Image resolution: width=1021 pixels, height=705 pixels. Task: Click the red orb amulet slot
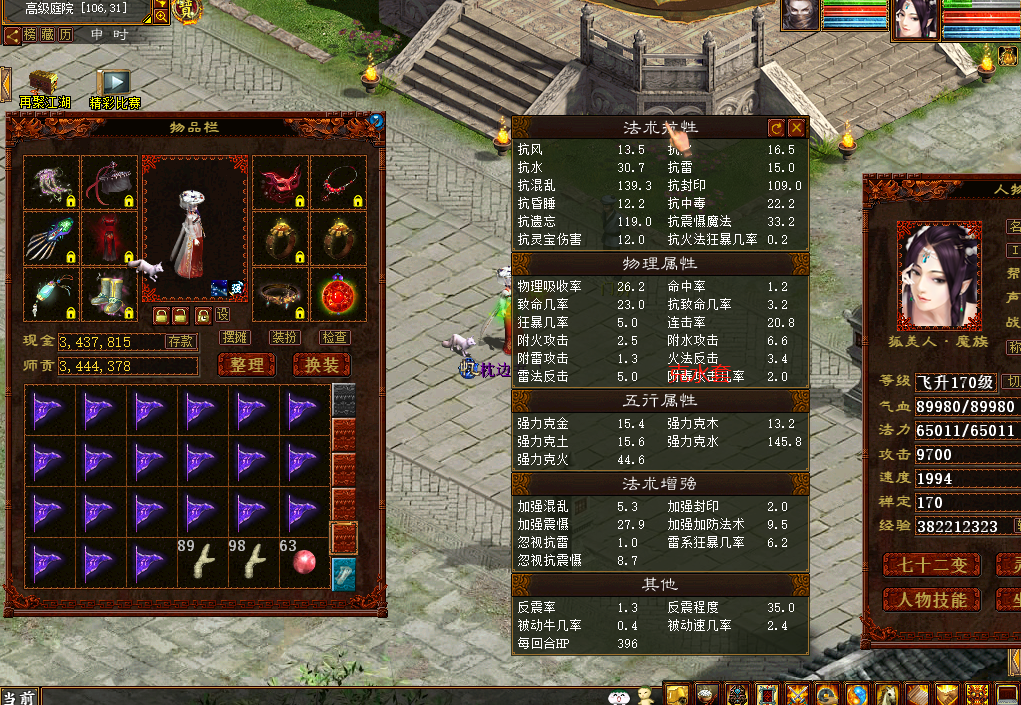[338, 297]
